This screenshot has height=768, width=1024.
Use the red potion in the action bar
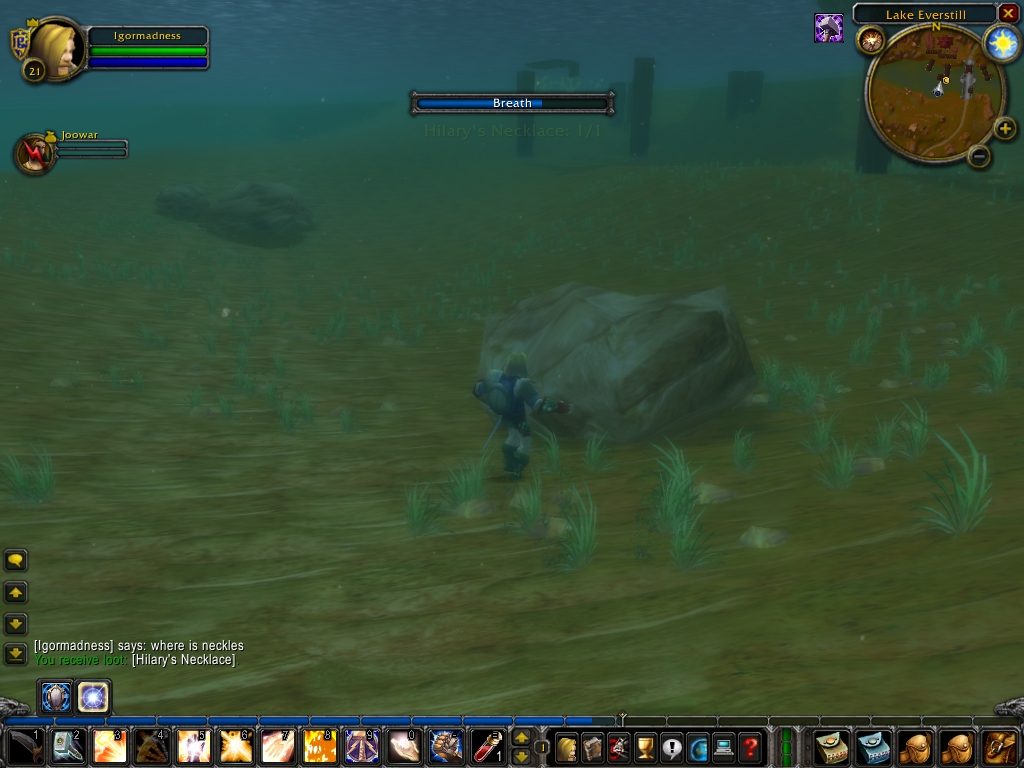[488, 747]
